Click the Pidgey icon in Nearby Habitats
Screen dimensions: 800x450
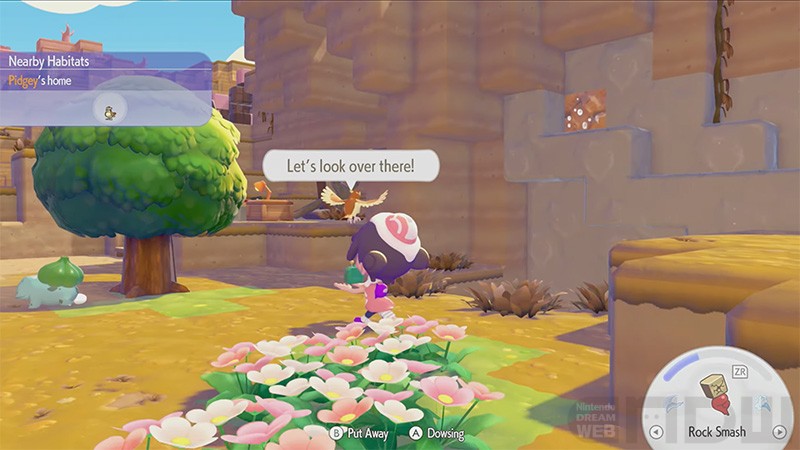pos(110,110)
